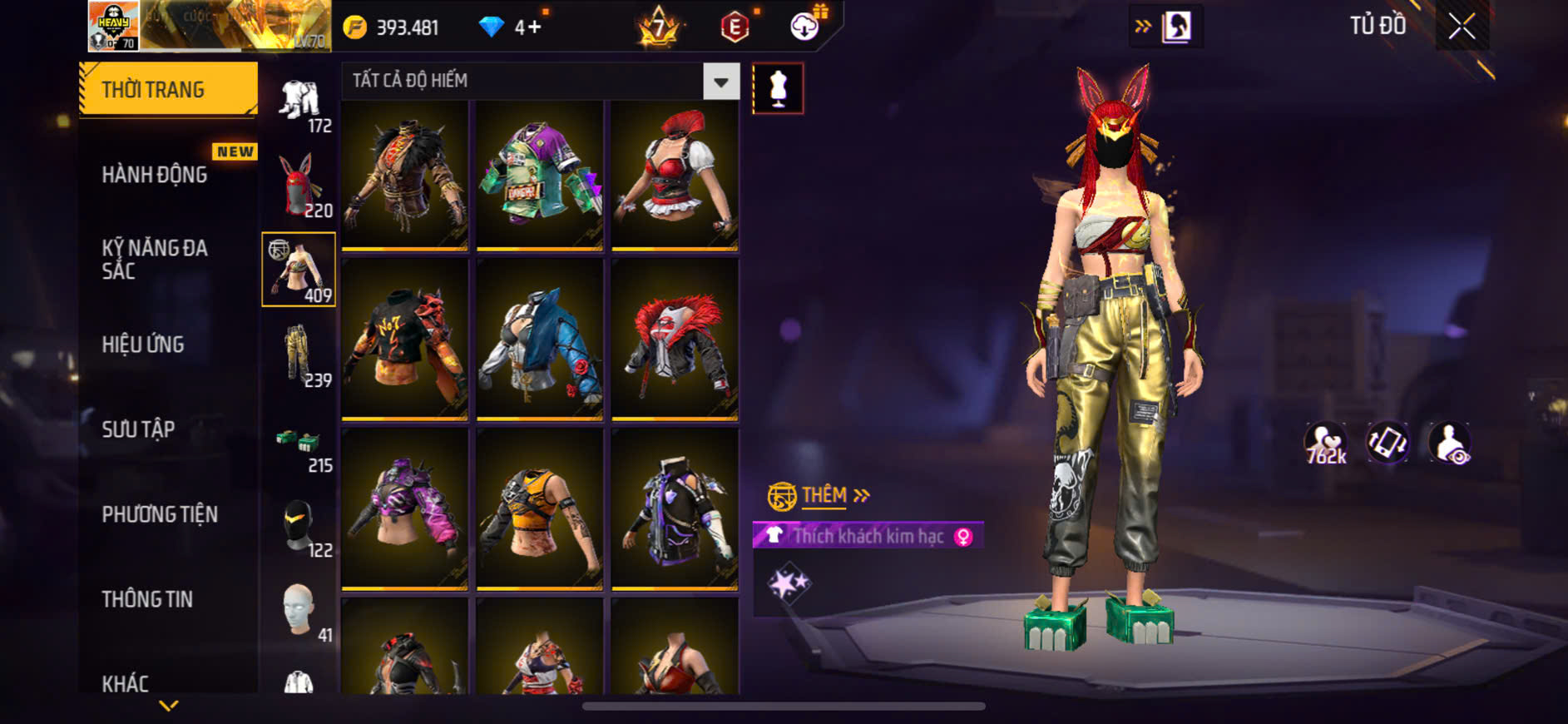The width and height of the screenshot is (1568, 724).
Task: Open the Kỹ Năng Đa Sắc section
Action: [155, 259]
